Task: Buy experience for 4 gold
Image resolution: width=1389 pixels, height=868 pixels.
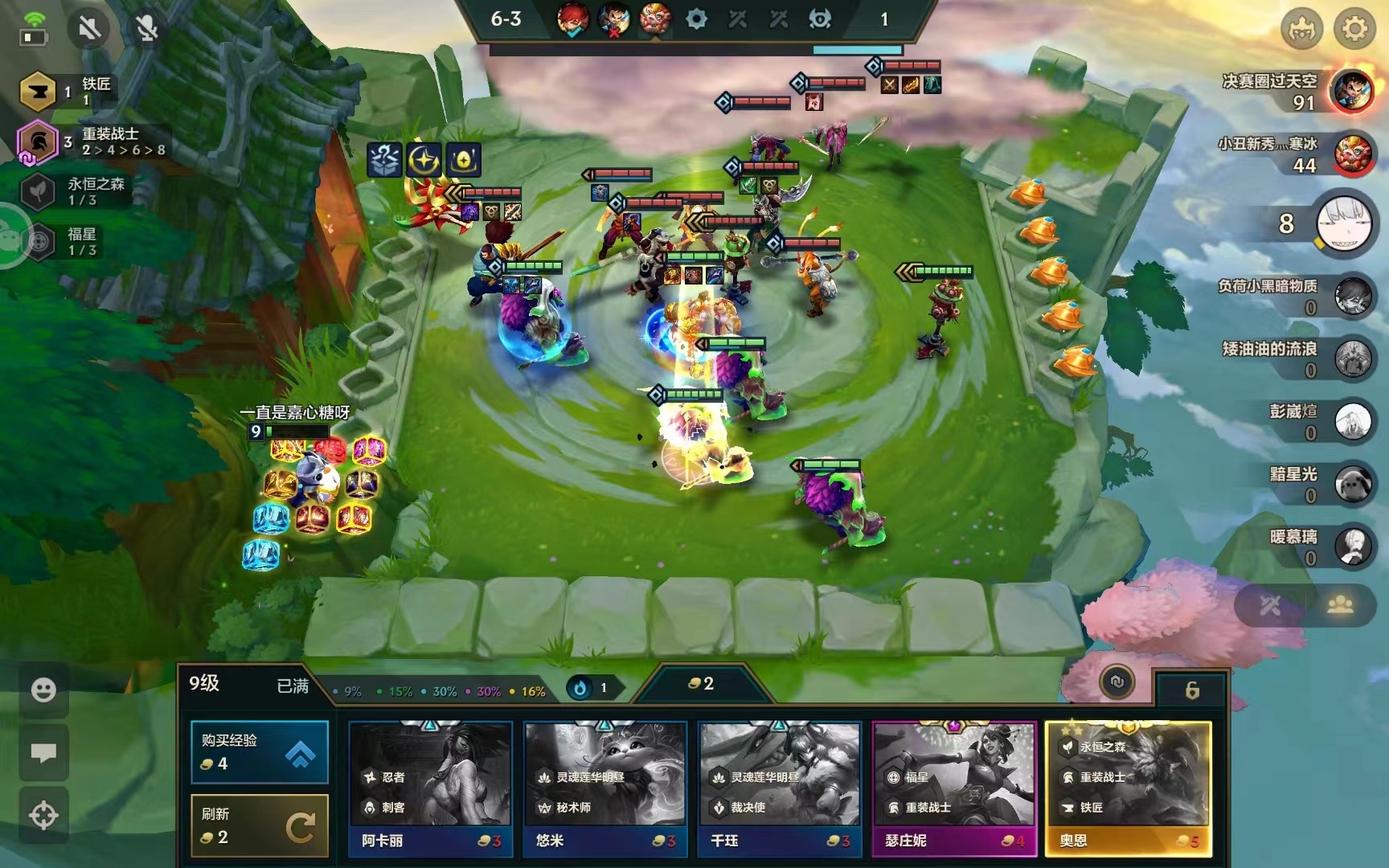Action: click(x=259, y=752)
